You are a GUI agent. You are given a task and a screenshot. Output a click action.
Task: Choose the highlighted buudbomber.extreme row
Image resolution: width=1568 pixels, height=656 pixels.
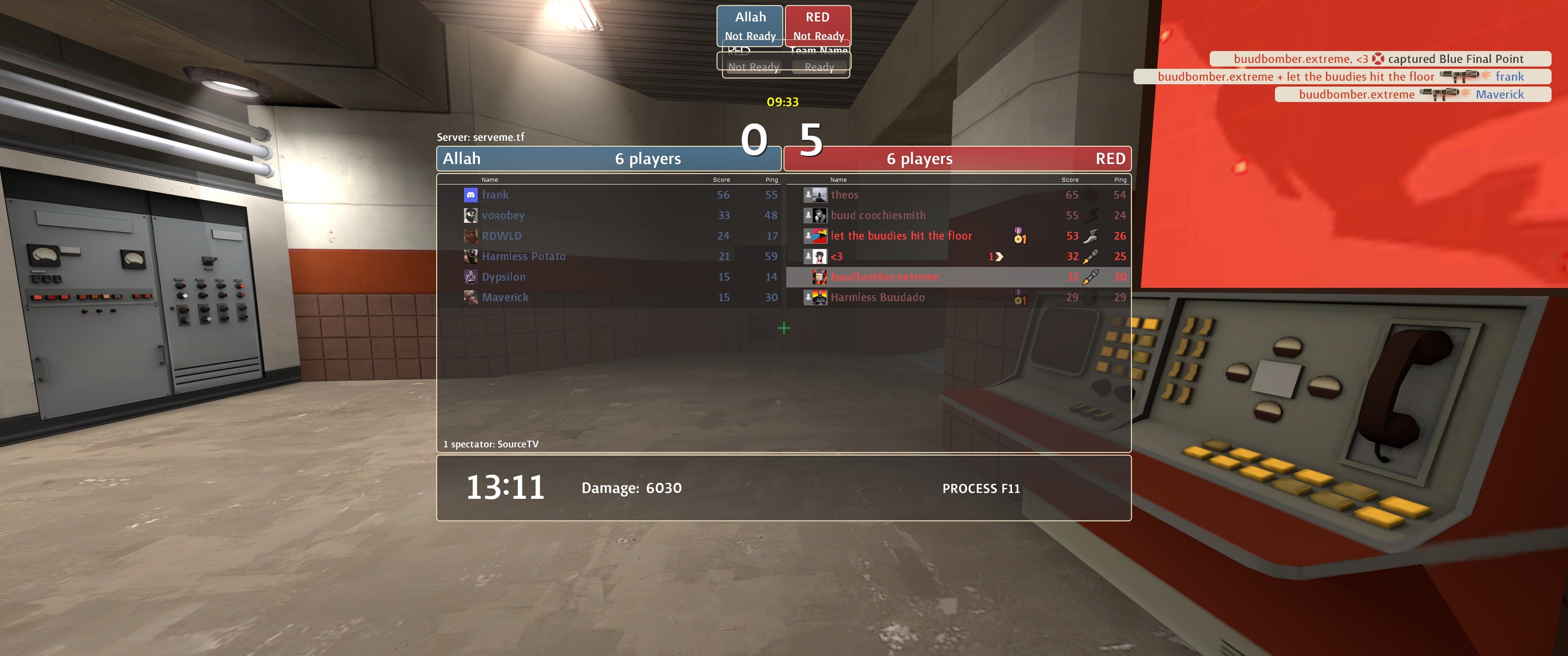tap(884, 277)
